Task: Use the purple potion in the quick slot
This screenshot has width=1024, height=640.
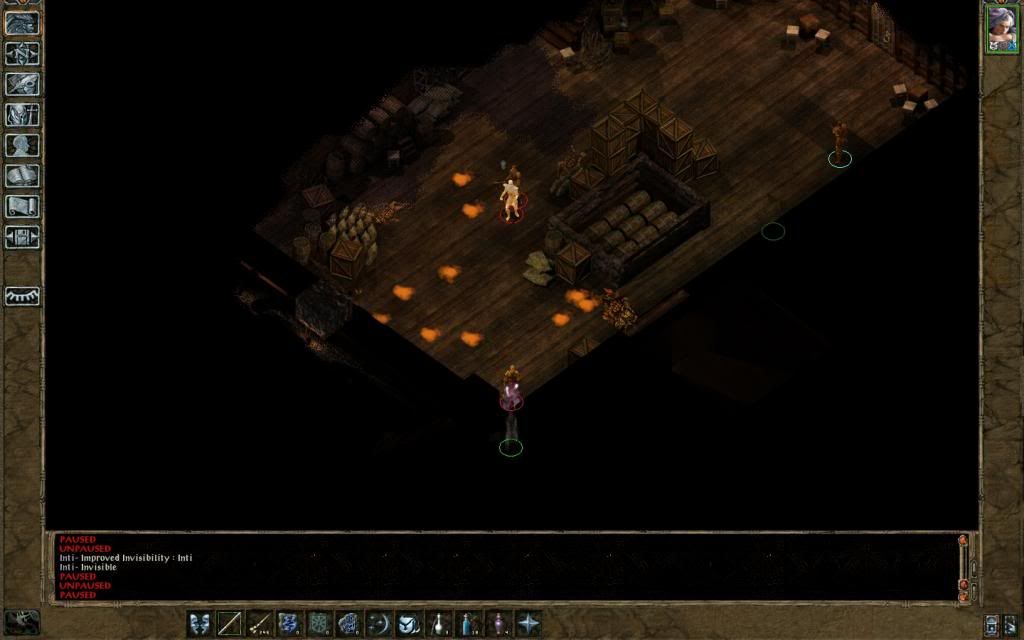Action: pyautogui.click(x=498, y=623)
